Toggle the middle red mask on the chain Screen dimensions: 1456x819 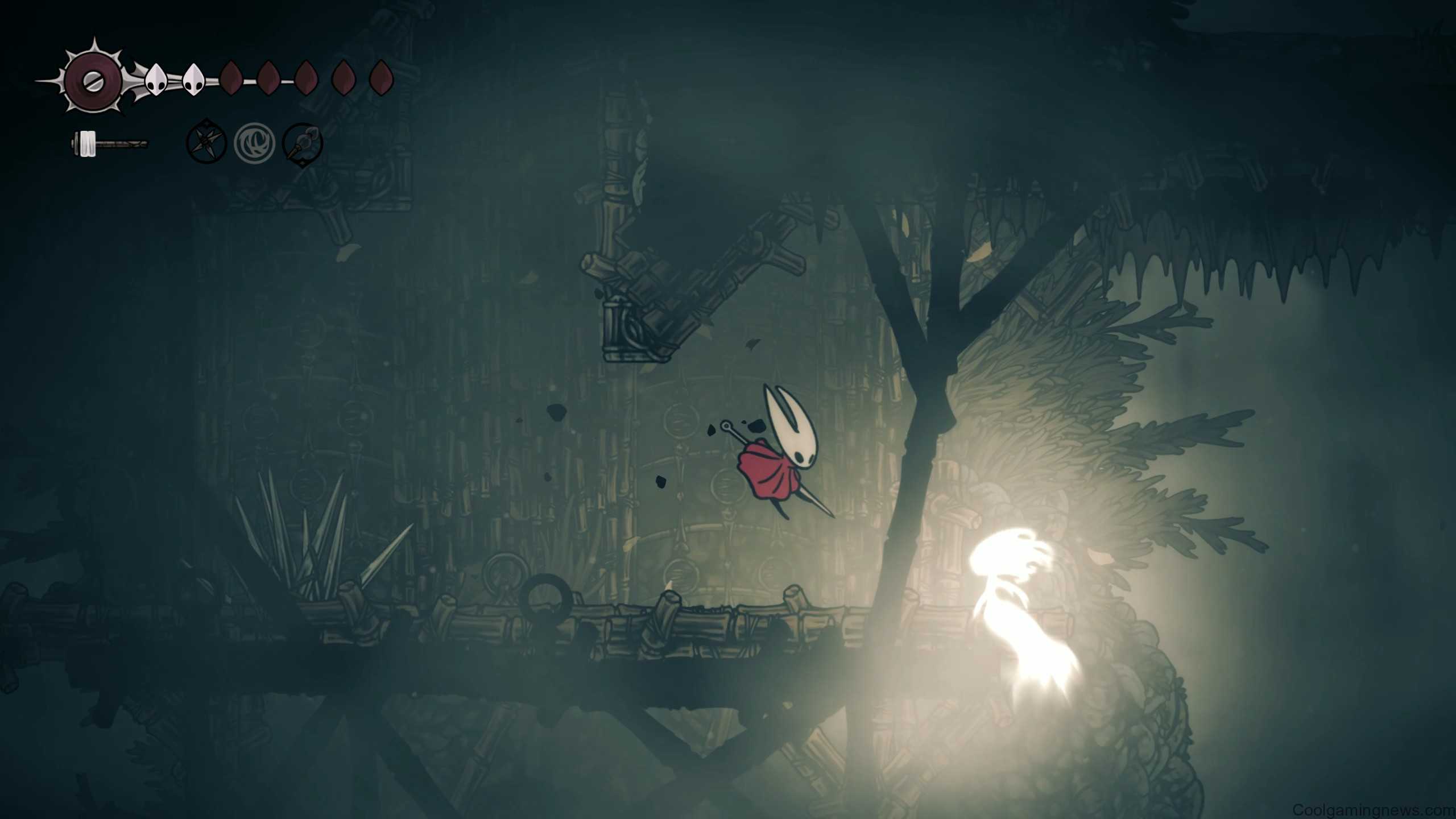[307, 79]
